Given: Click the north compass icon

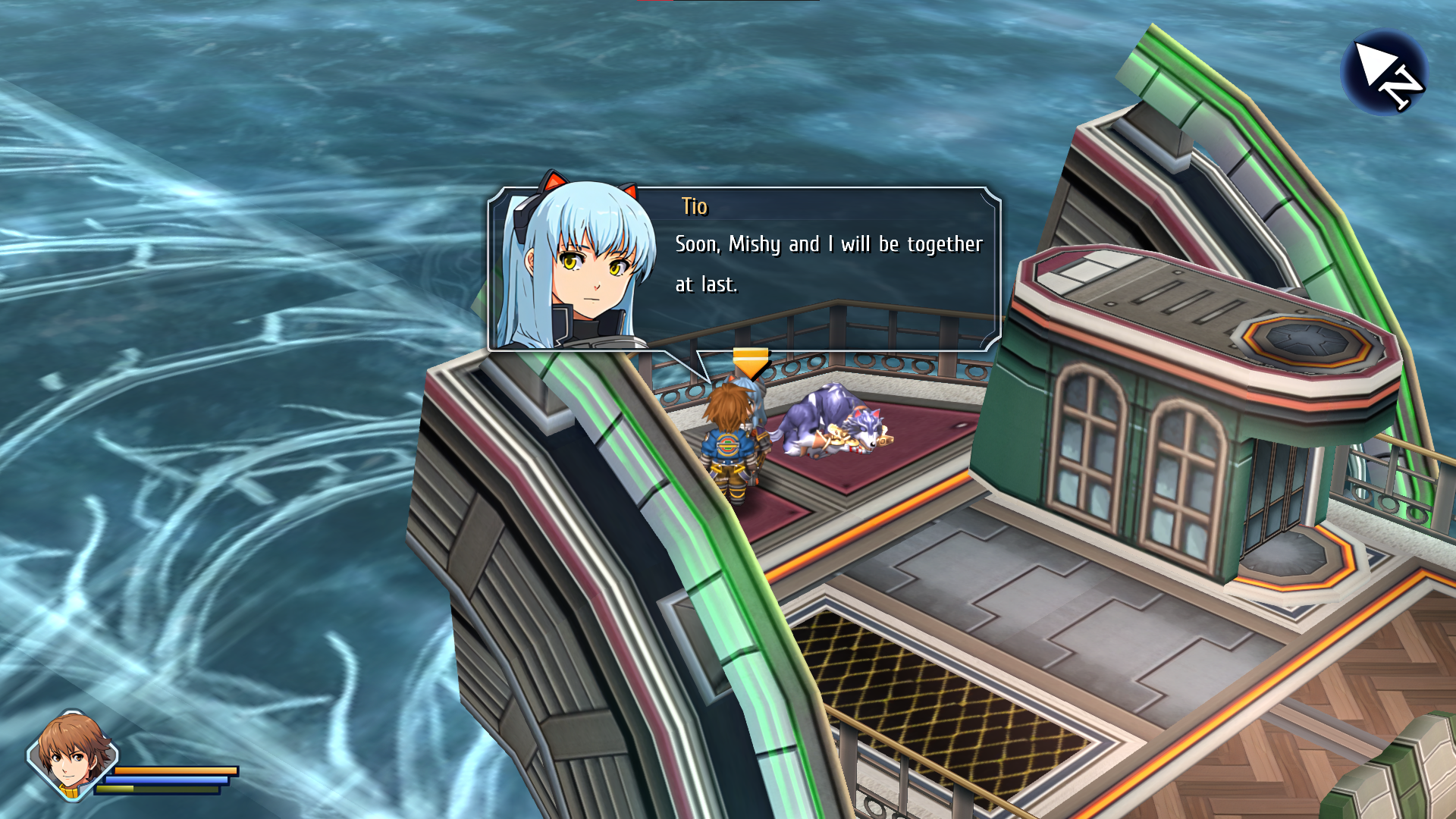Looking at the screenshot, I should point(1385,73).
